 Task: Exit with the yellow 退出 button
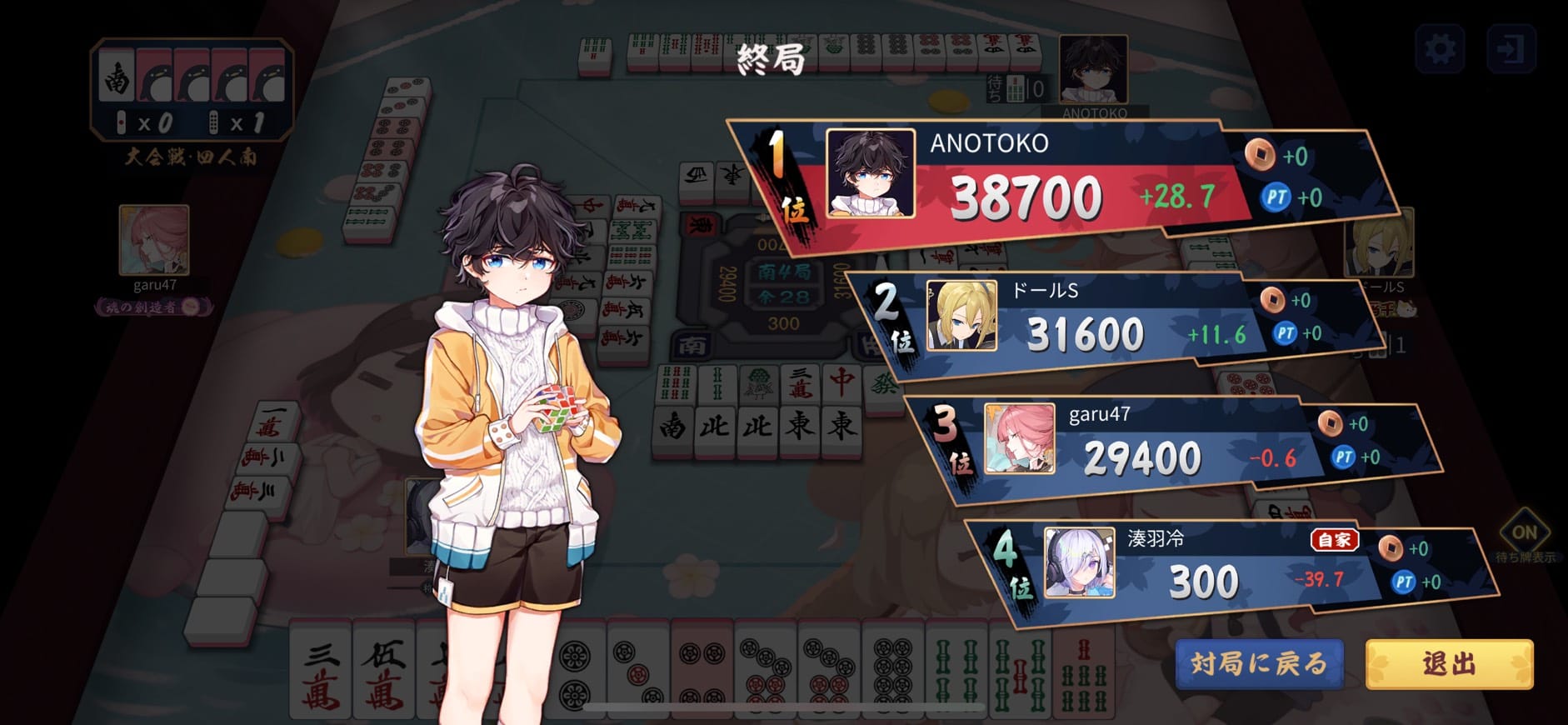point(1449,663)
